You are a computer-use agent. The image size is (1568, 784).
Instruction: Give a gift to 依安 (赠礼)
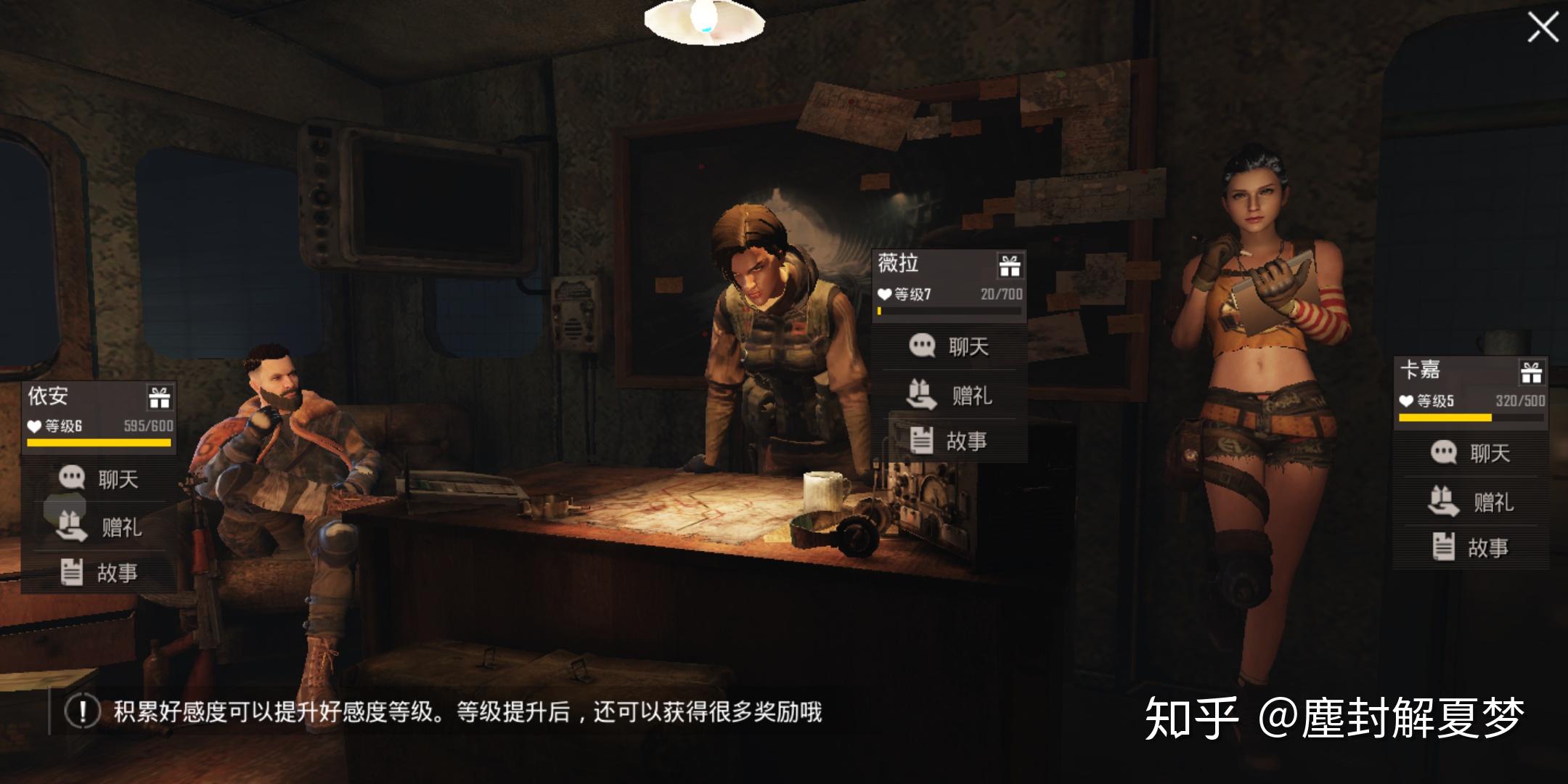tap(99, 526)
